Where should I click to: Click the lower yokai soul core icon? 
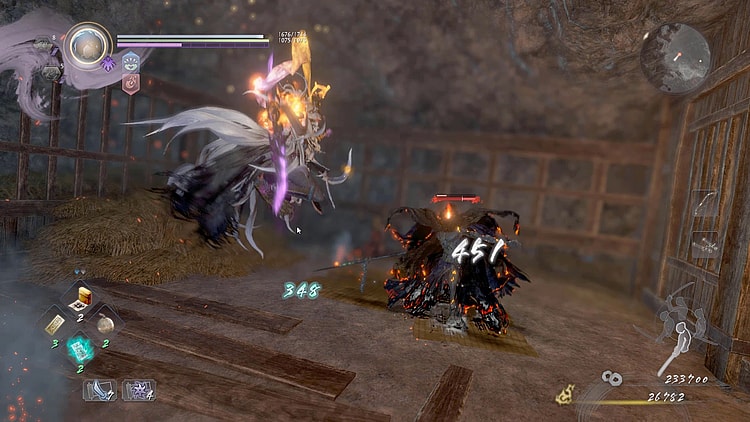[x=50, y=72]
